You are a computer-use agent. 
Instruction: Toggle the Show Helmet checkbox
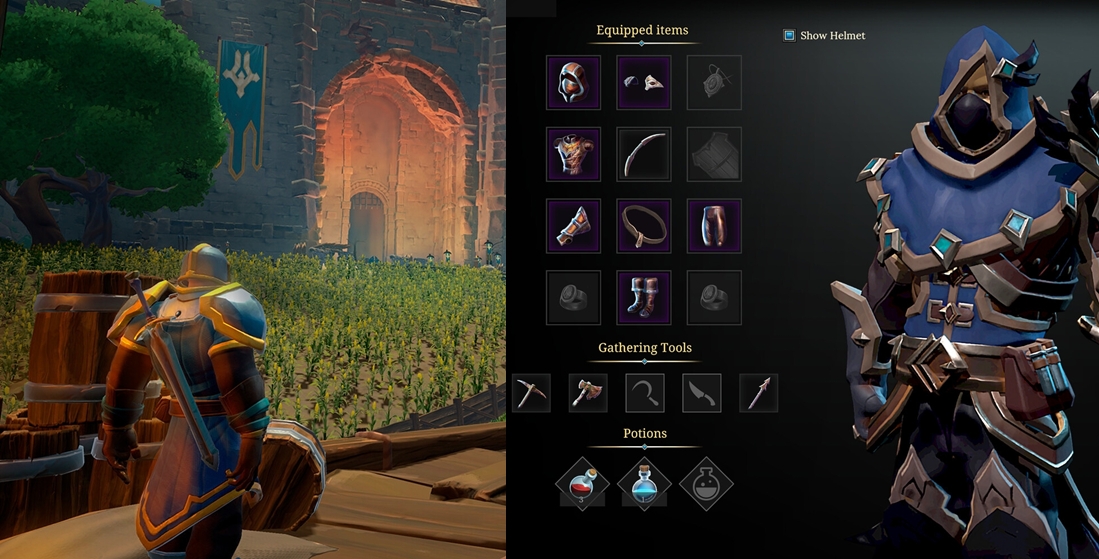[x=789, y=35]
